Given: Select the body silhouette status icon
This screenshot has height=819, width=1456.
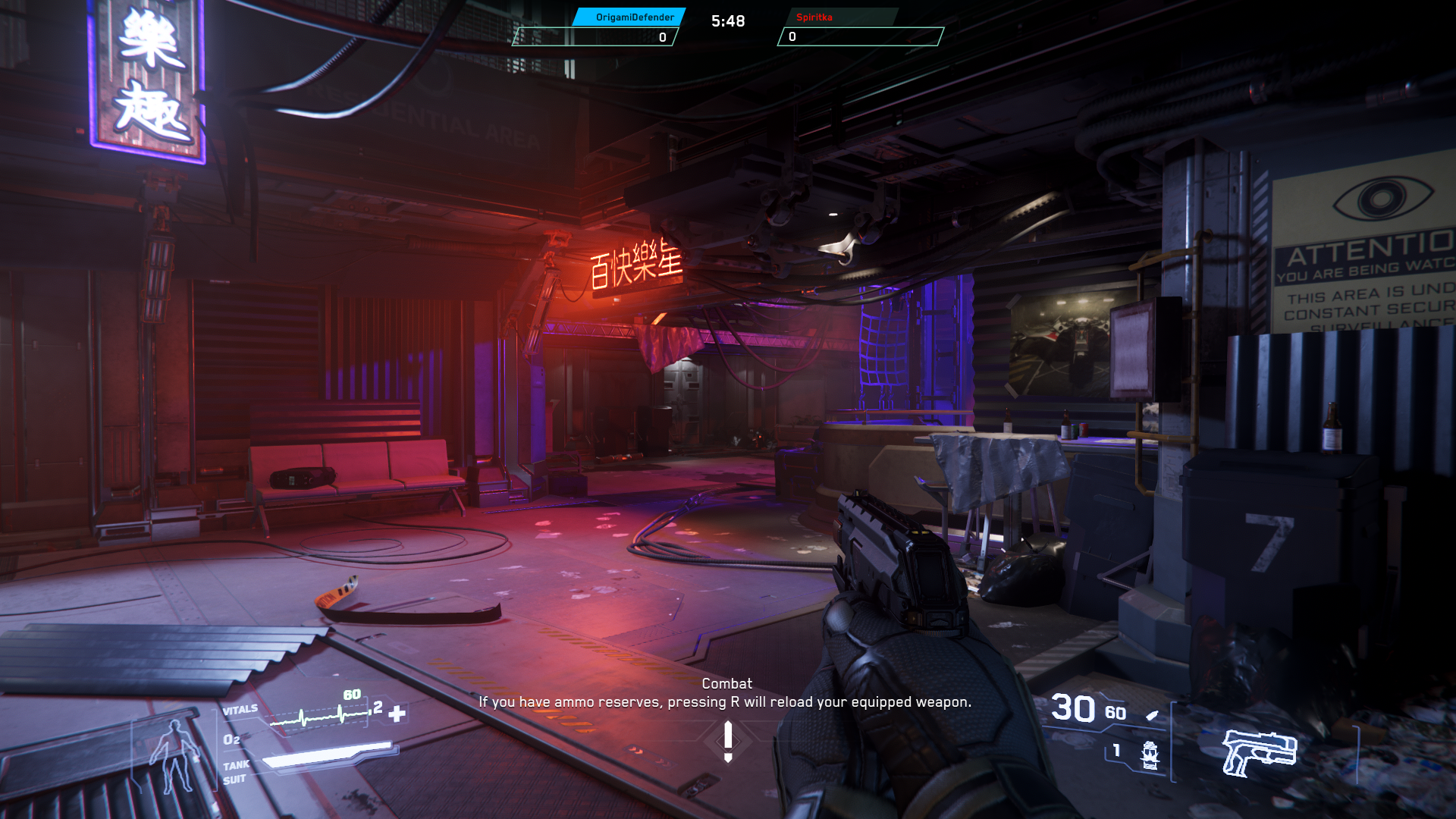Looking at the screenshot, I should 175,755.
